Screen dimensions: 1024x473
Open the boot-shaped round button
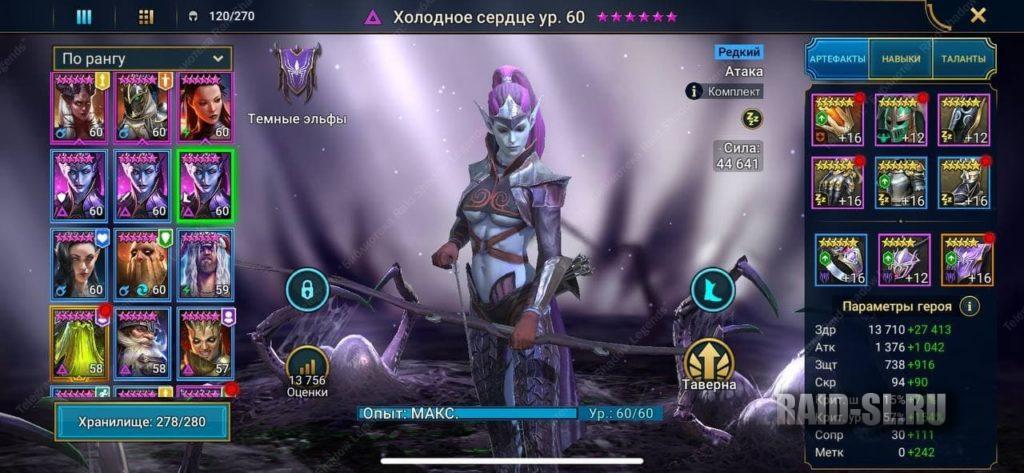[712, 290]
